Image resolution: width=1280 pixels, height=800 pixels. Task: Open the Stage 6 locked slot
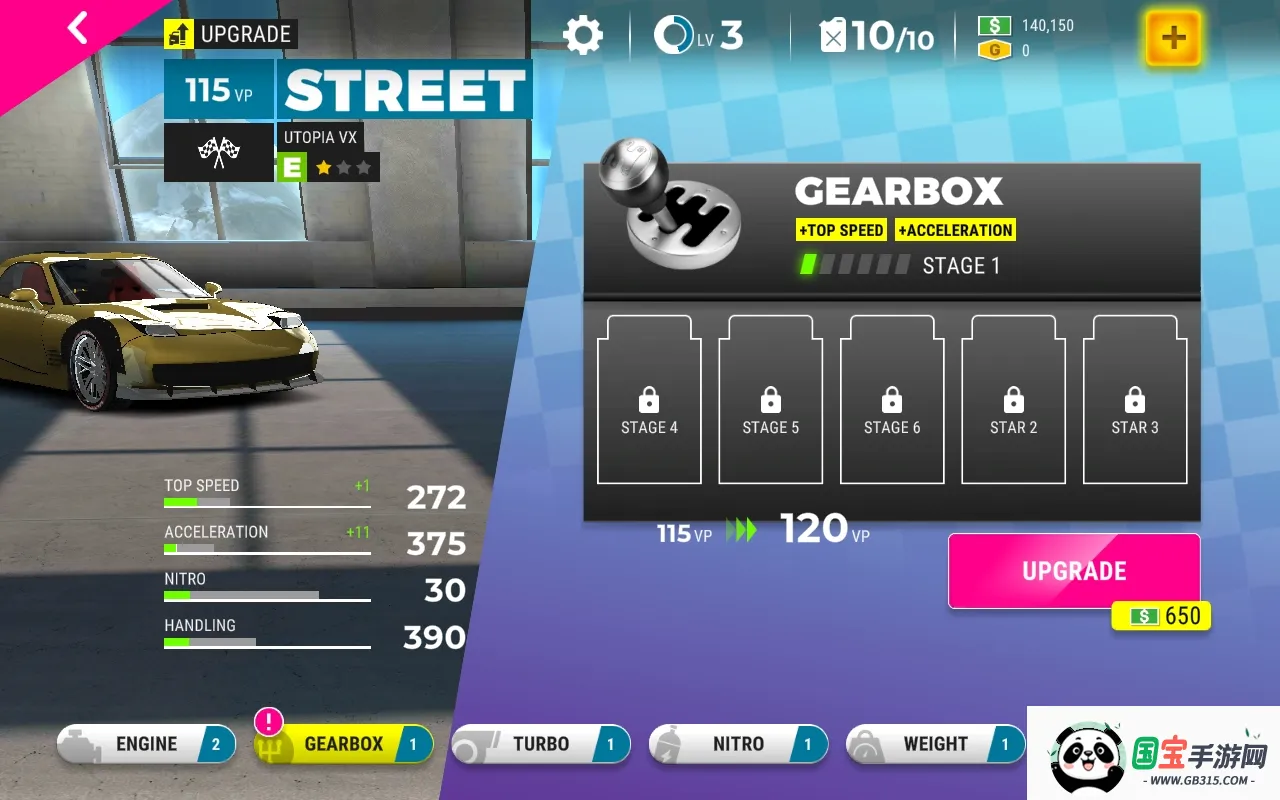[x=891, y=400]
